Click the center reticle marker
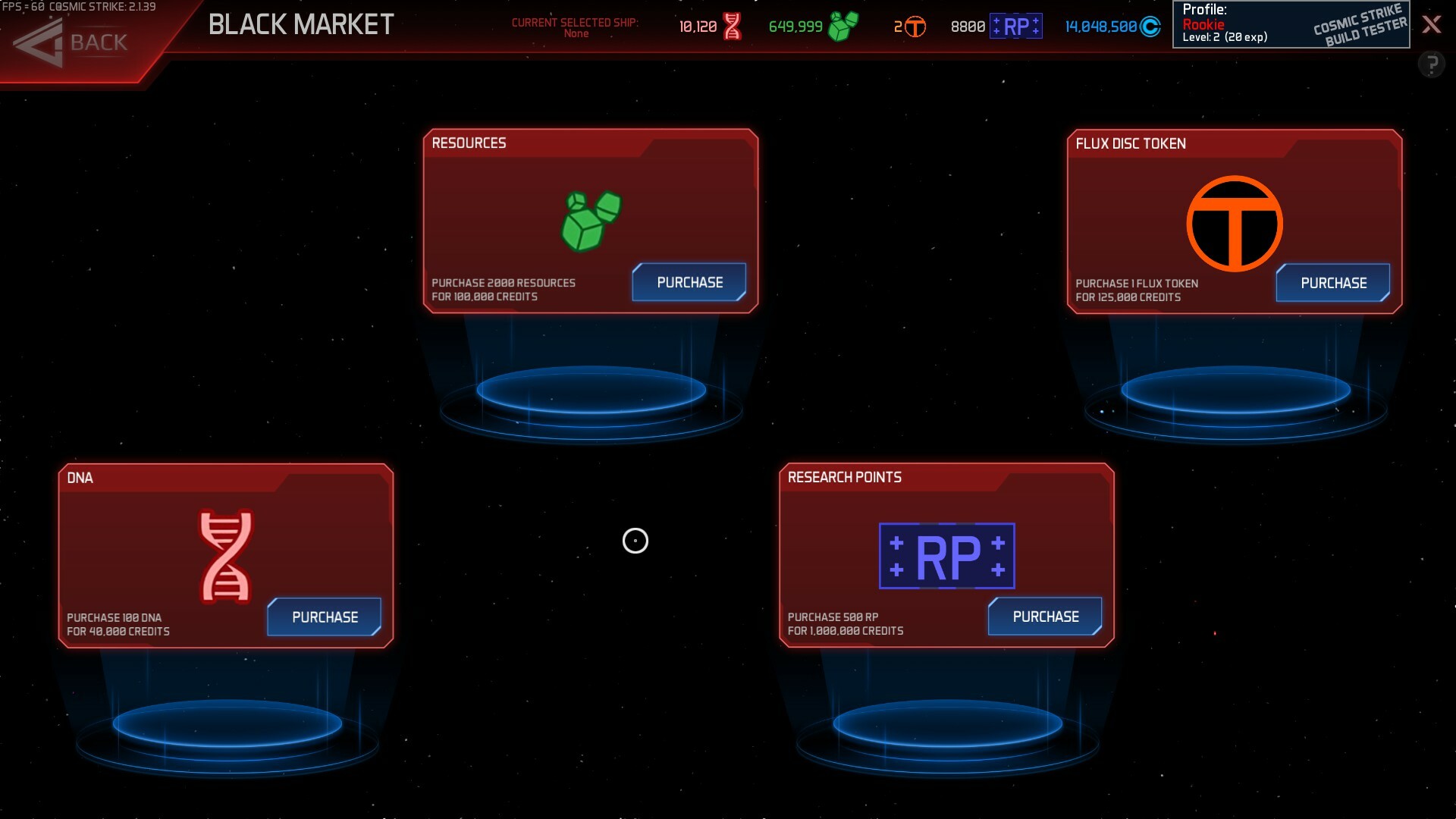 click(635, 541)
